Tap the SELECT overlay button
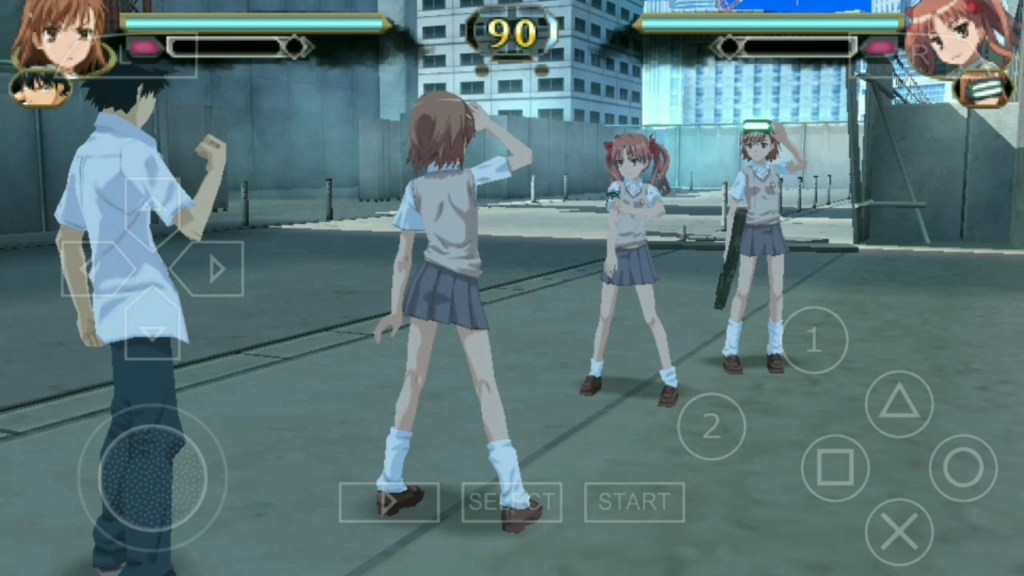Viewport: 1024px width, 576px height. [x=511, y=502]
